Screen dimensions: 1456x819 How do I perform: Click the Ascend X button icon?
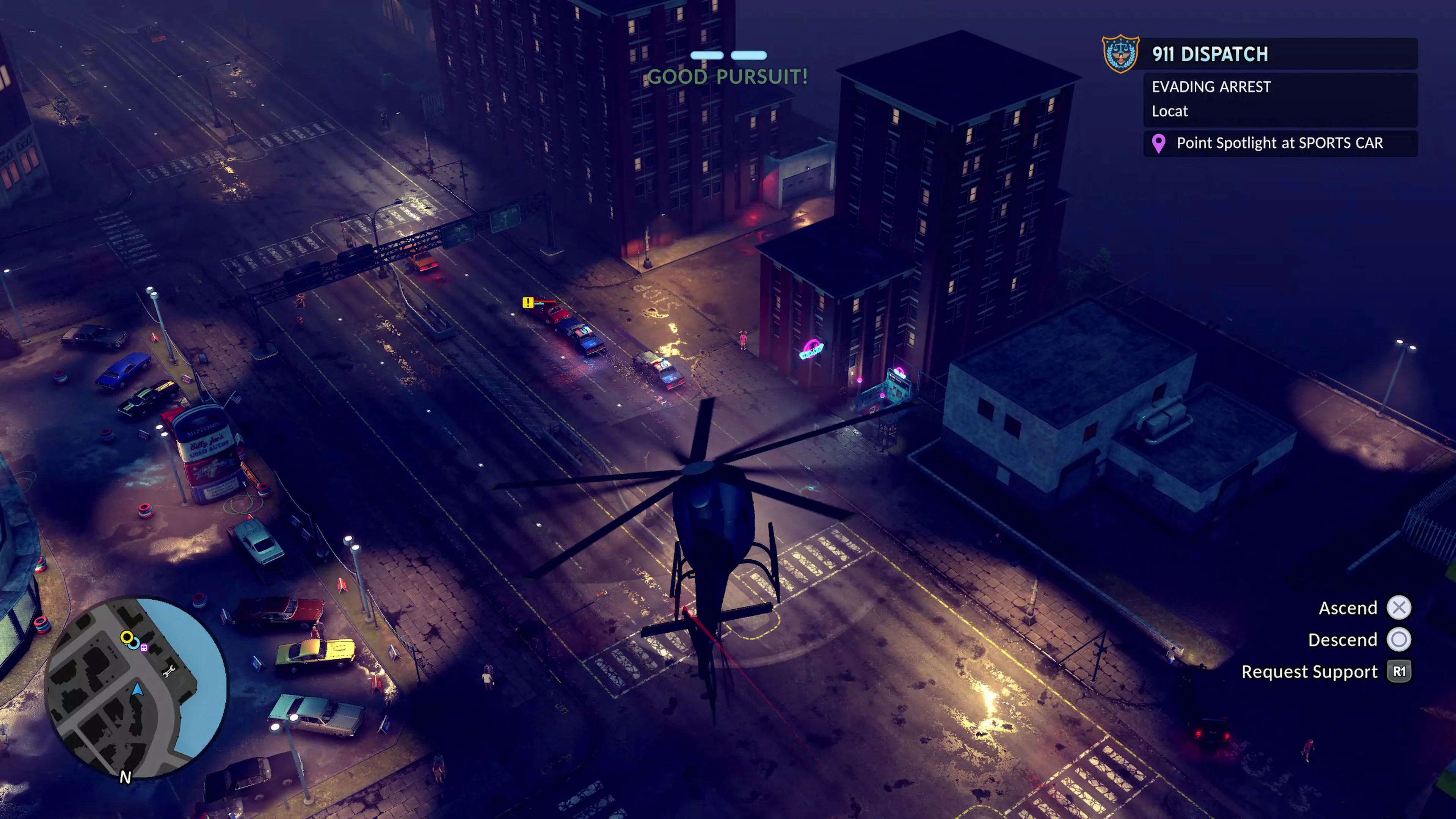click(1400, 607)
